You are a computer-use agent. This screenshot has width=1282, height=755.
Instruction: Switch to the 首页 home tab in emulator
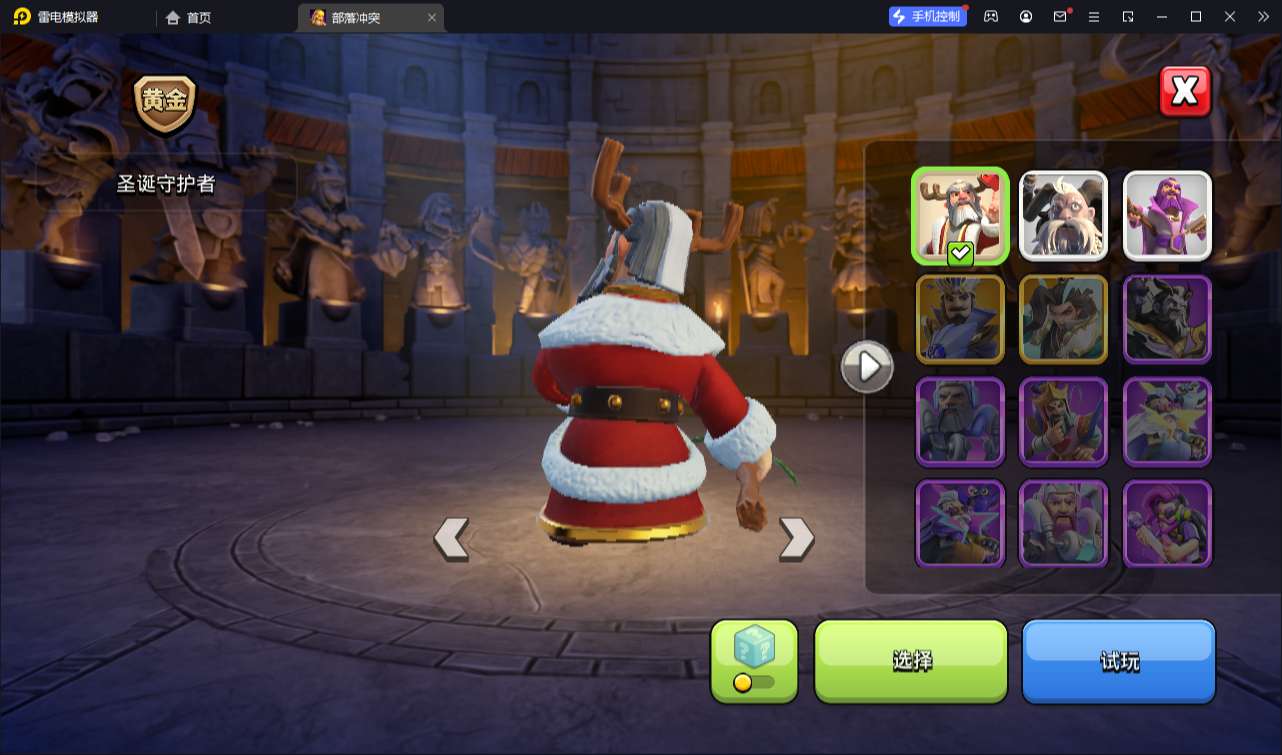(x=188, y=17)
